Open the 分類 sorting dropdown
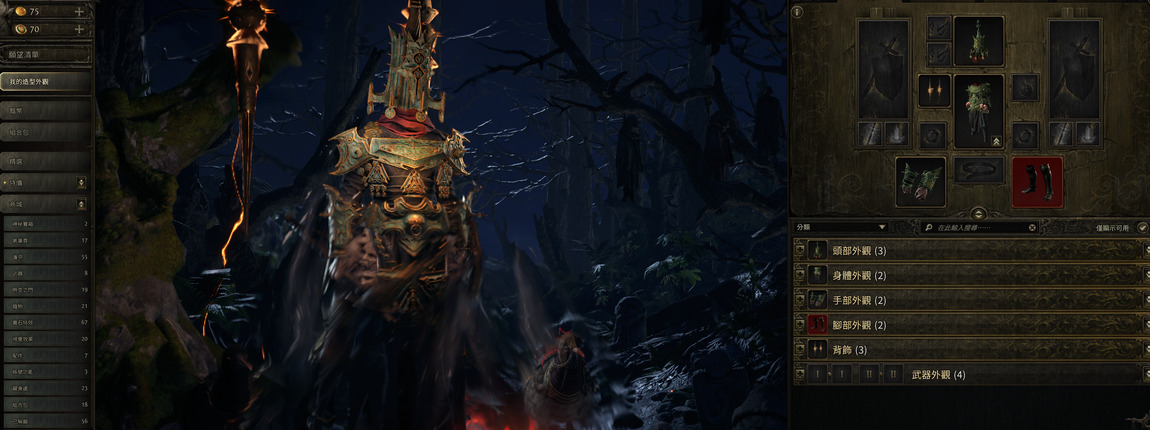1150x430 pixels. (841, 228)
